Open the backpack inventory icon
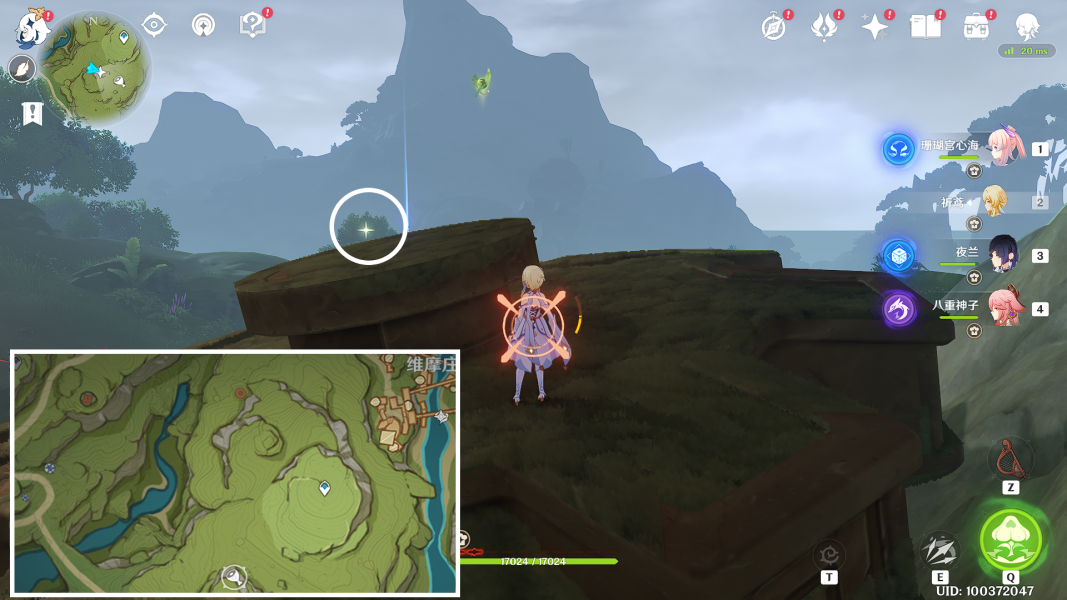1067x600 pixels. pos(977,27)
